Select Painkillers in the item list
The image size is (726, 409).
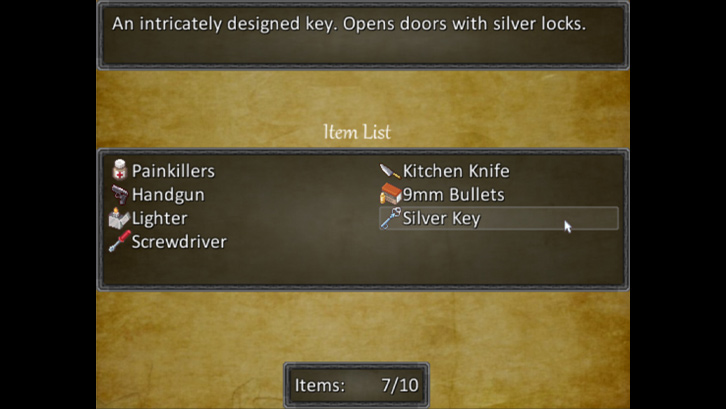tap(172, 171)
